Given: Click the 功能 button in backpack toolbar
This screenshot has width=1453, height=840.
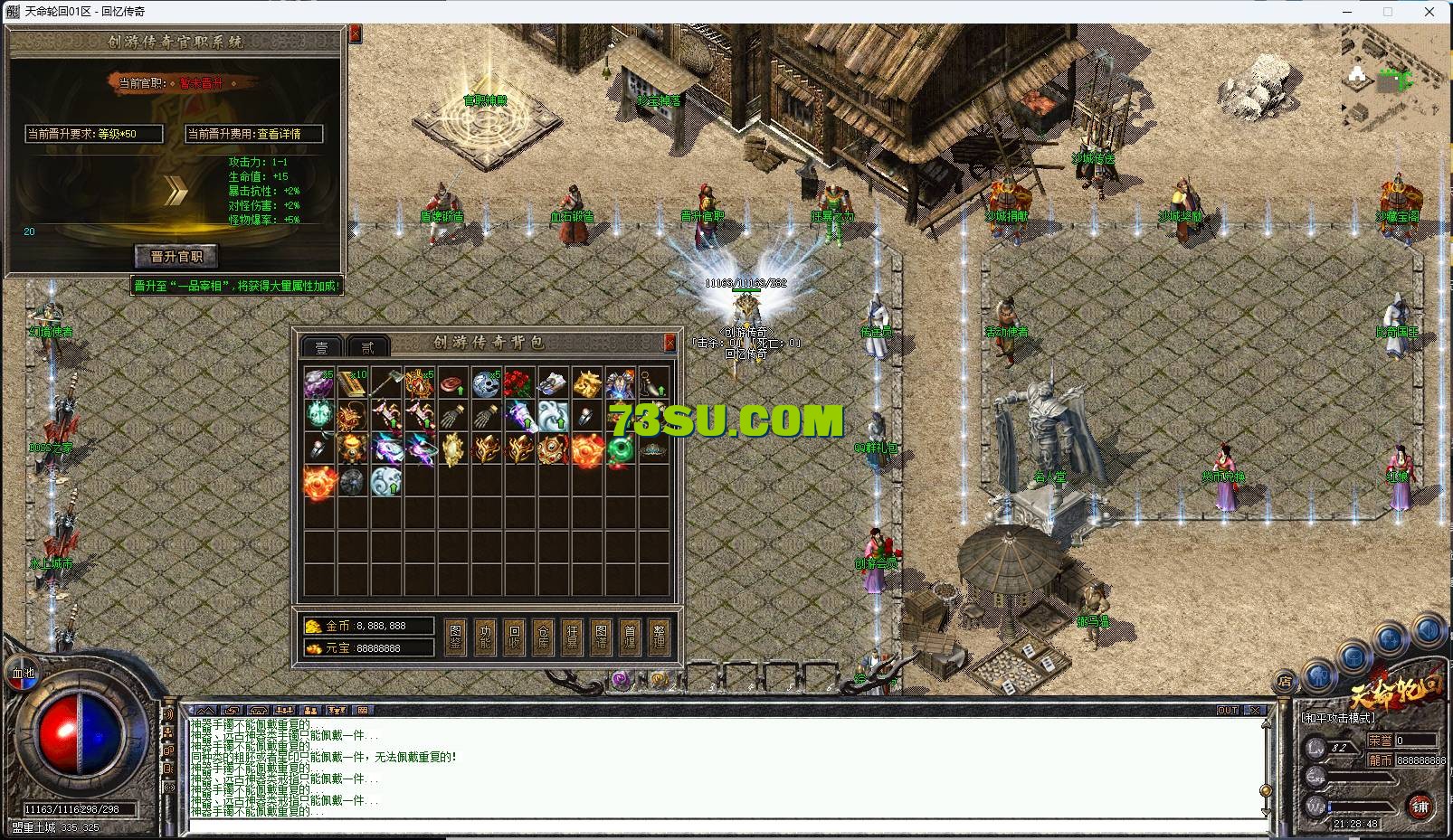Looking at the screenshot, I should (x=486, y=633).
